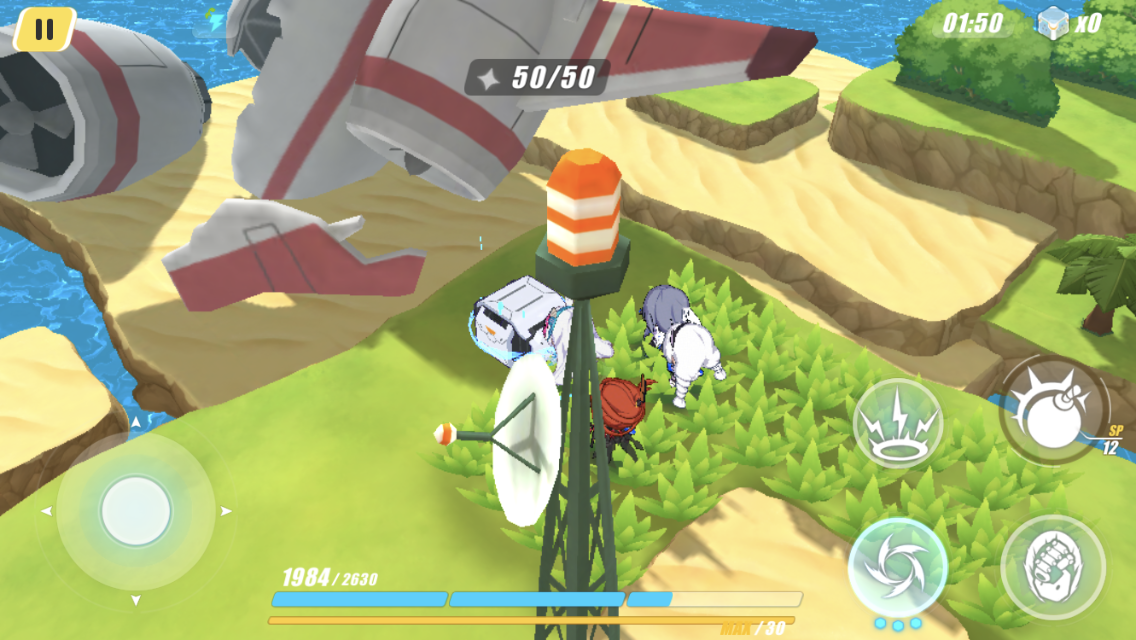
Task: Use the lightning crown skill
Action: [897, 423]
